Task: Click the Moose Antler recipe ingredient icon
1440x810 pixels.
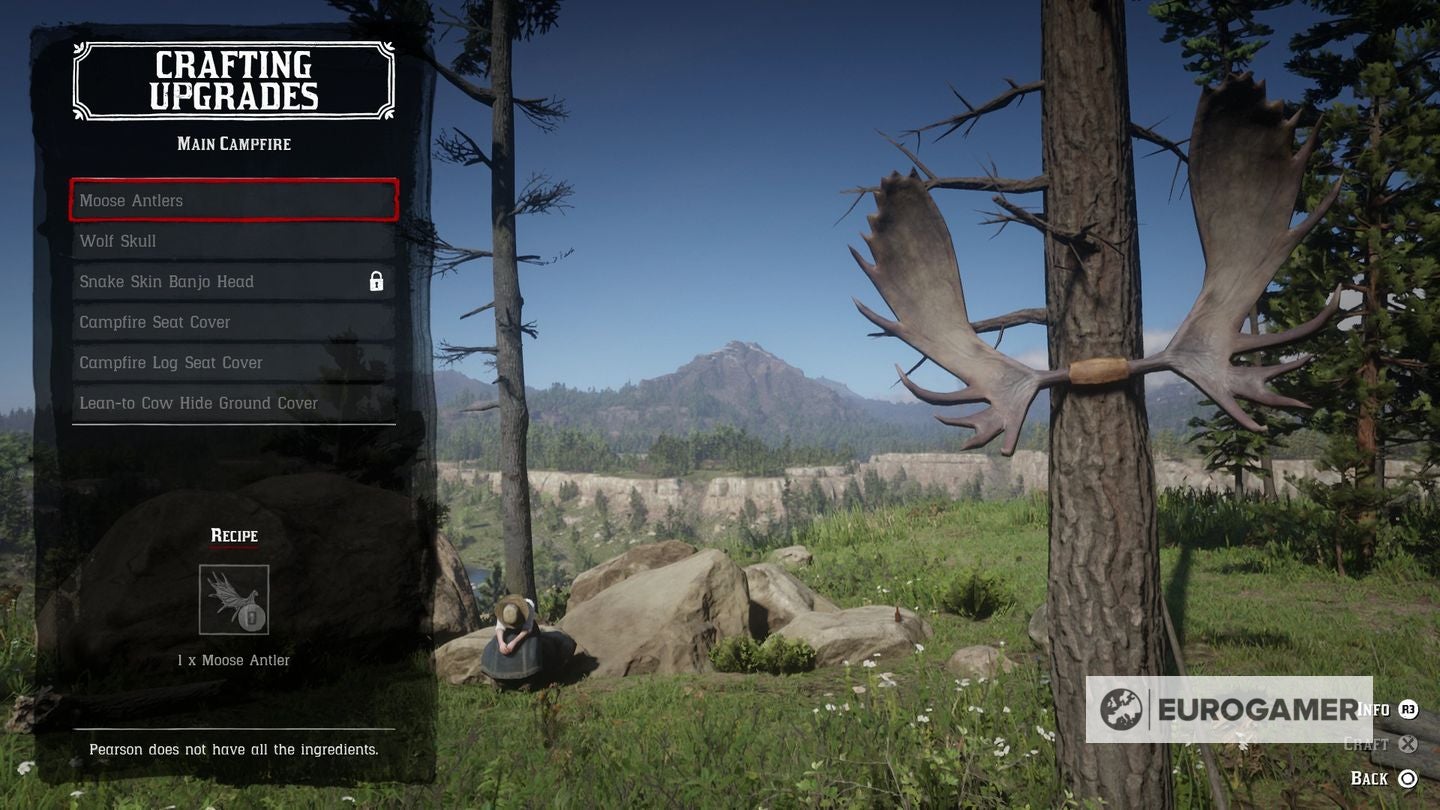Action: (x=234, y=598)
